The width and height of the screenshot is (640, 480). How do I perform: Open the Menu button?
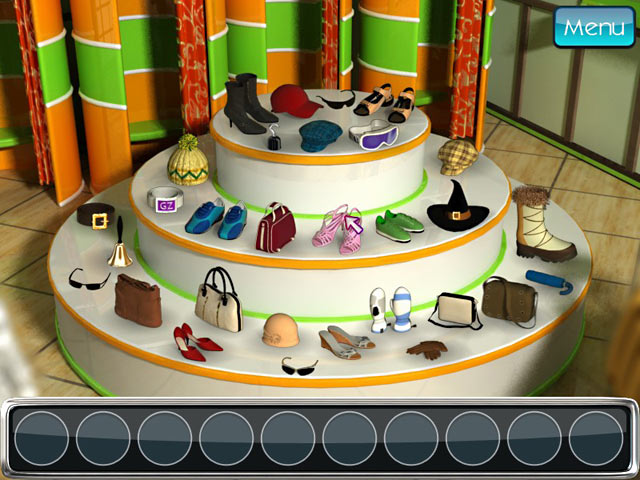click(x=594, y=27)
